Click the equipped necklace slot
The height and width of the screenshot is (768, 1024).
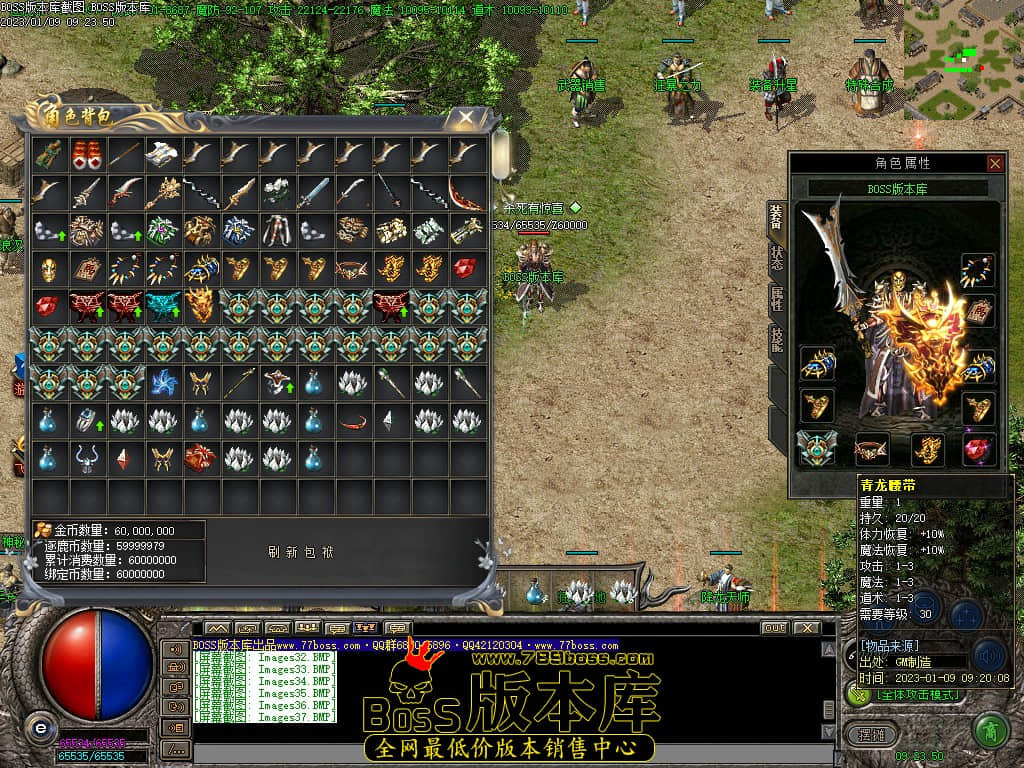click(977, 270)
